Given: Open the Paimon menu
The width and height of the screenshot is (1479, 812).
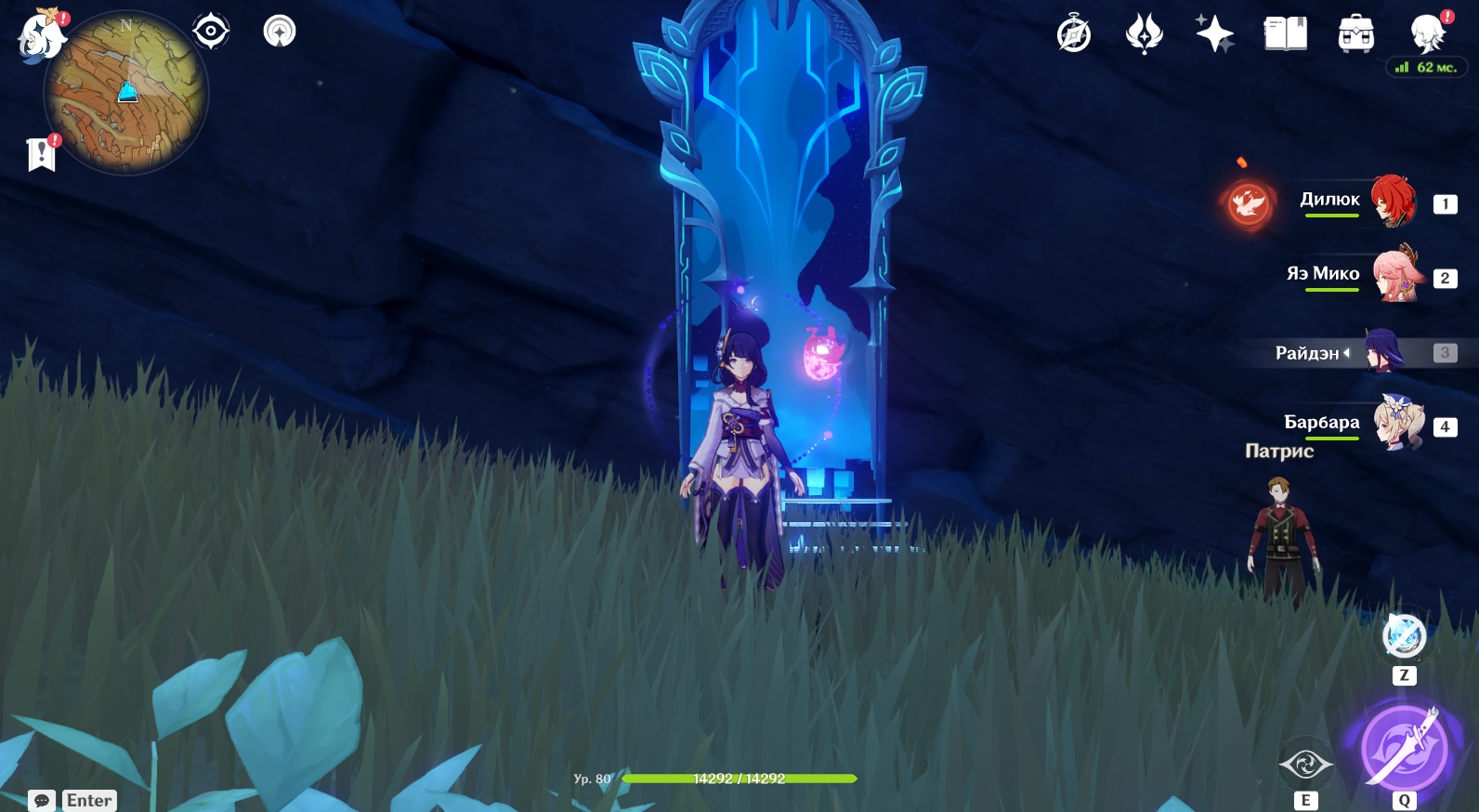Looking at the screenshot, I should coord(41,37).
